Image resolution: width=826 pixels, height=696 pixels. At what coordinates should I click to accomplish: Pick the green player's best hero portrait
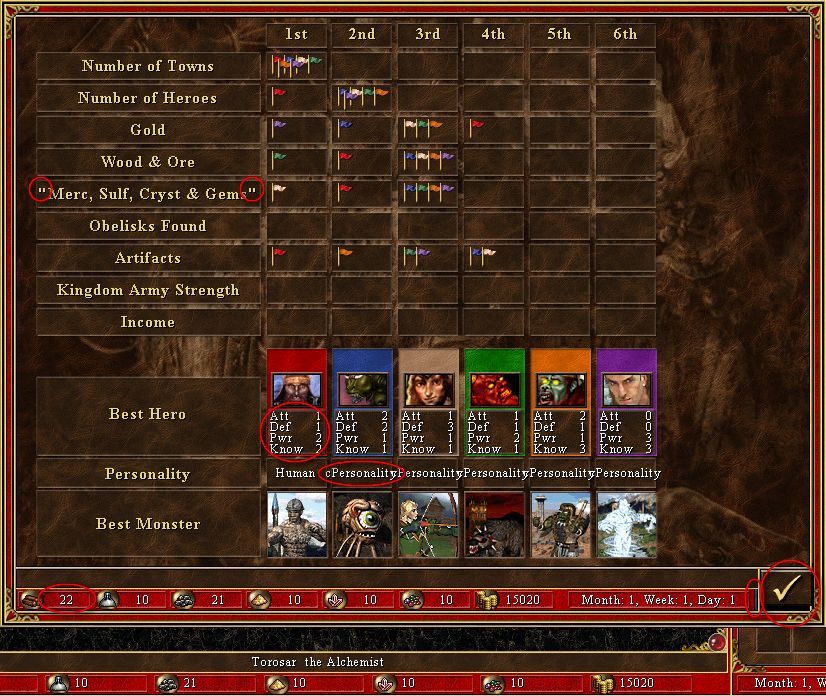[494, 390]
